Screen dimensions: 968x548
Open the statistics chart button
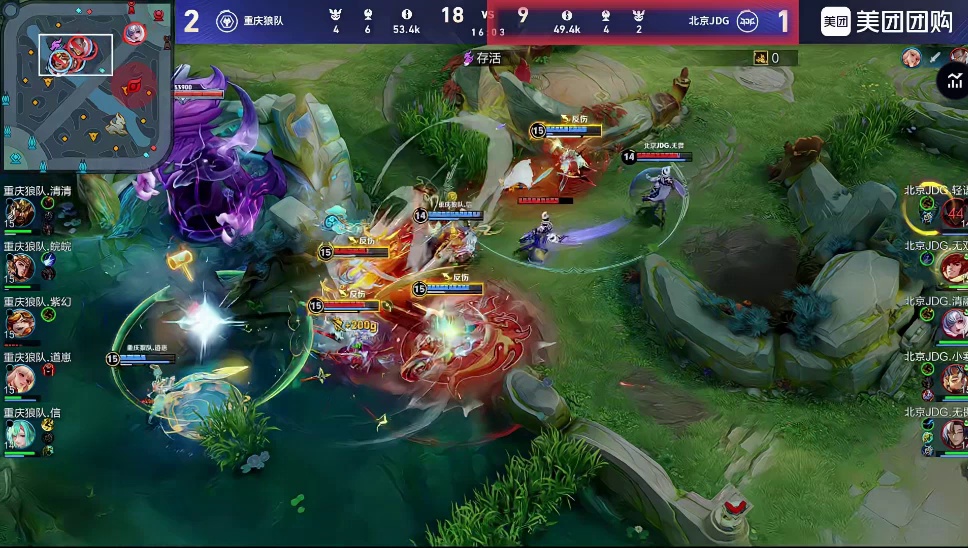click(951, 82)
